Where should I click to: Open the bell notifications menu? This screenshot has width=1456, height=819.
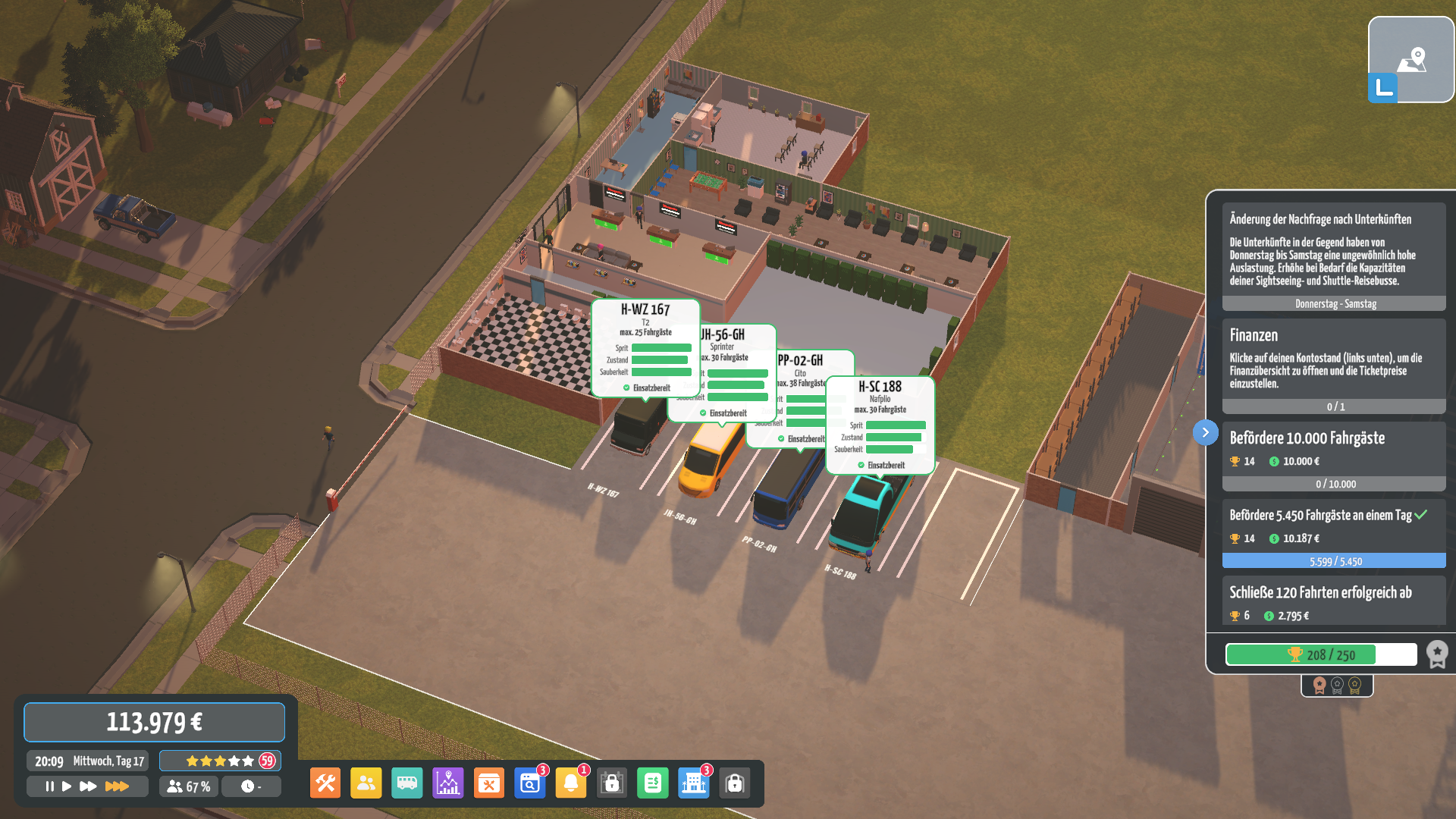(571, 783)
